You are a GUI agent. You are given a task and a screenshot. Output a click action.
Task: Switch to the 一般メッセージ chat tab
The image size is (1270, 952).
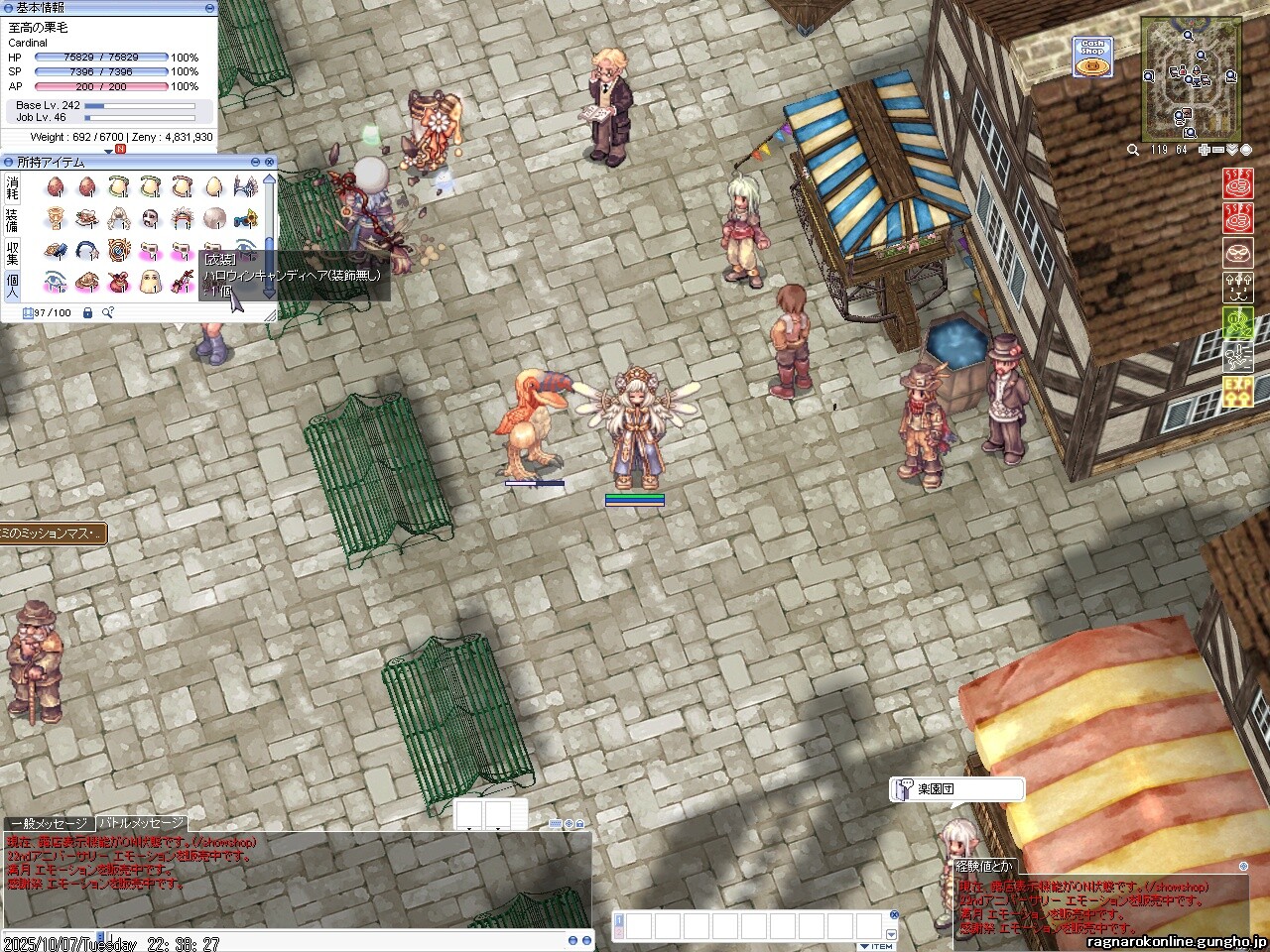tap(50, 824)
